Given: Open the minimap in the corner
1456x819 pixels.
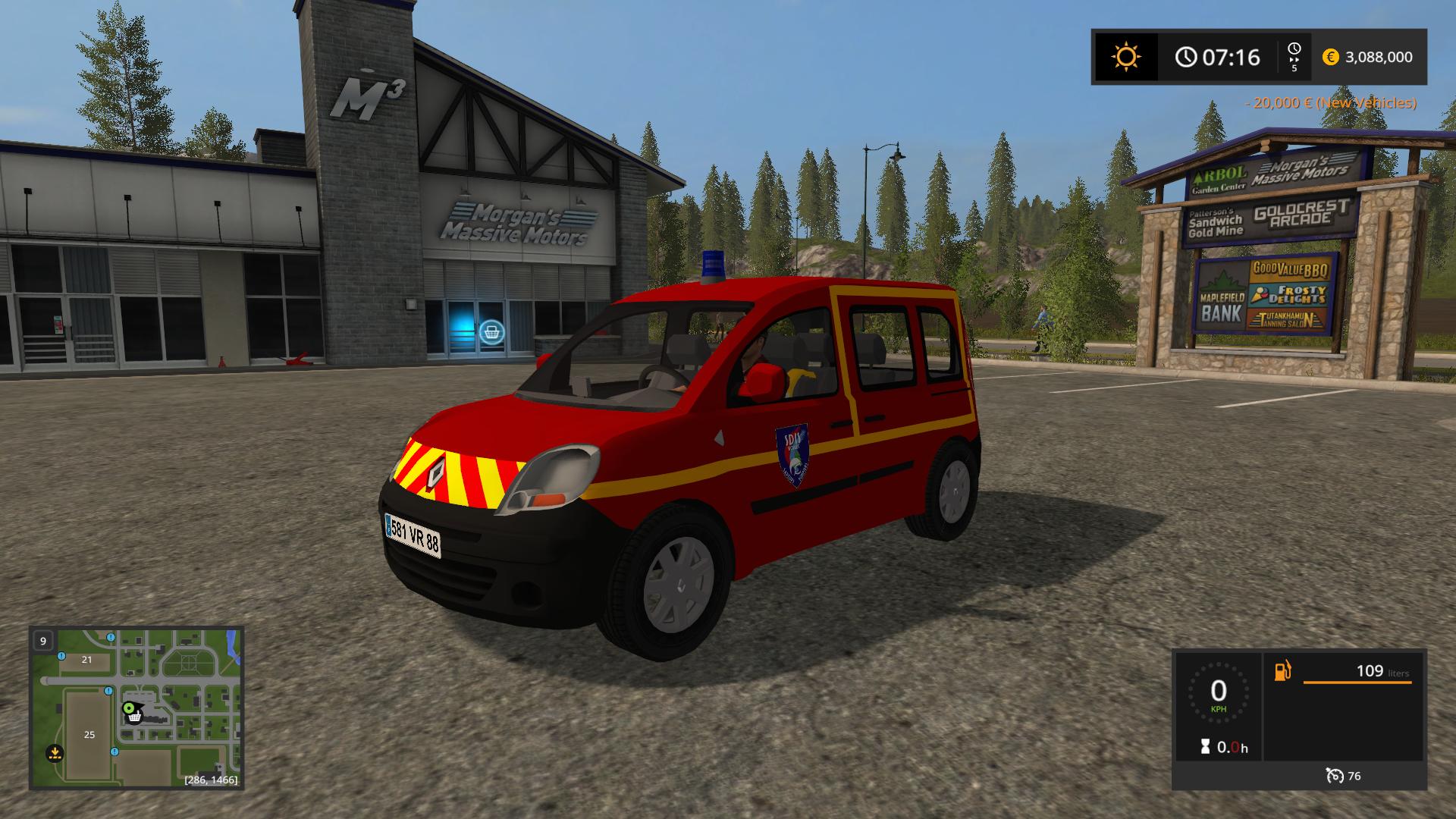Looking at the screenshot, I should click(136, 707).
